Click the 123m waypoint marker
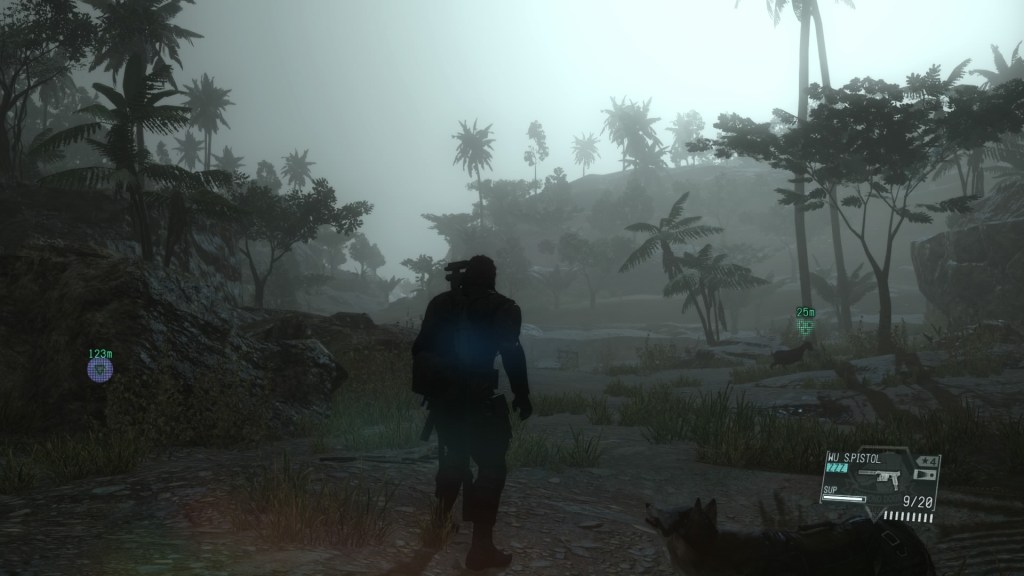This screenshot has width=1024, height=576. pos(99,369)
